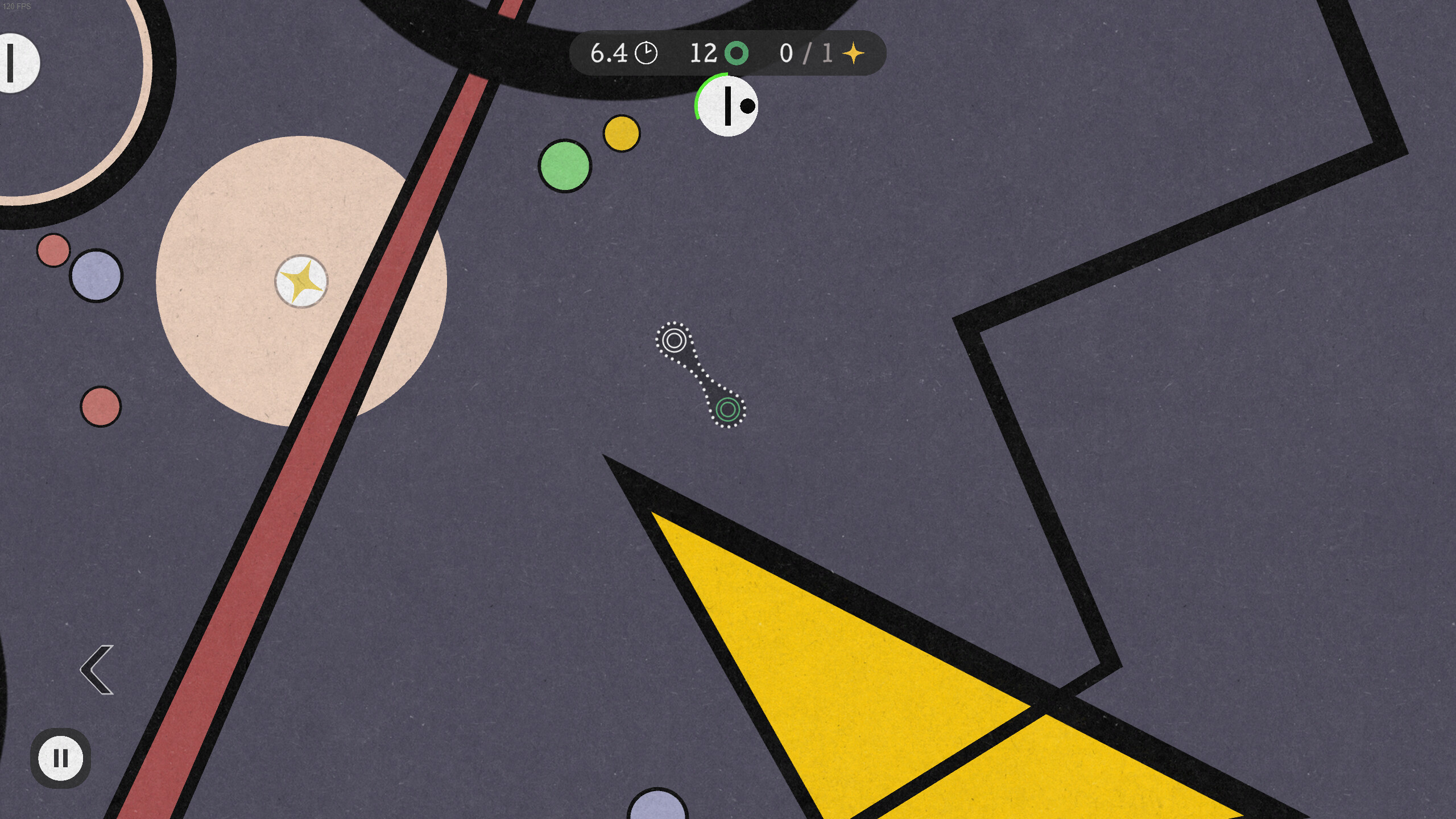Toggle the small lavender circle on the left
Viewport: 1456px width, 819px height.
pyautogui.click(x=96, y=277)
